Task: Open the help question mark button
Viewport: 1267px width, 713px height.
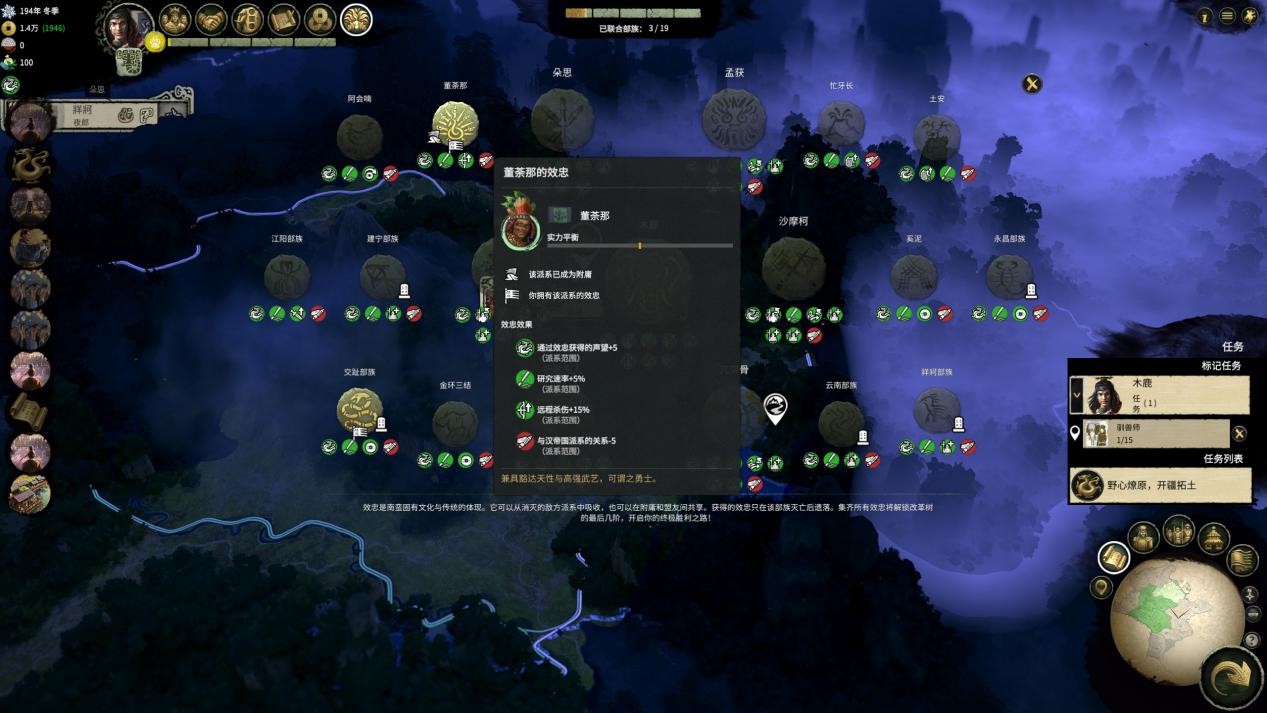Action: pos(1251,640)
